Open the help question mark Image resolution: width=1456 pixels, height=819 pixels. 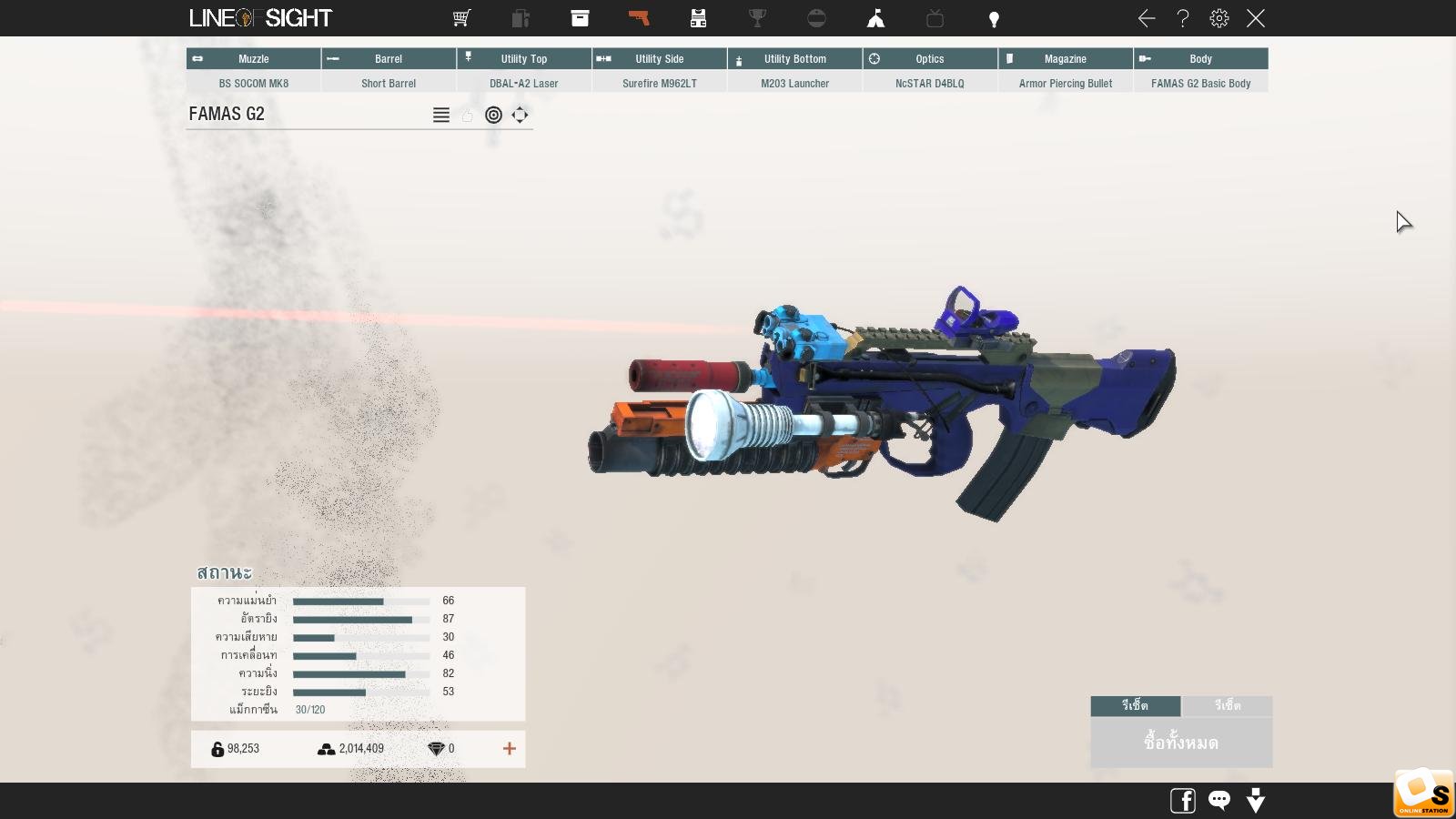(1183, 18)
